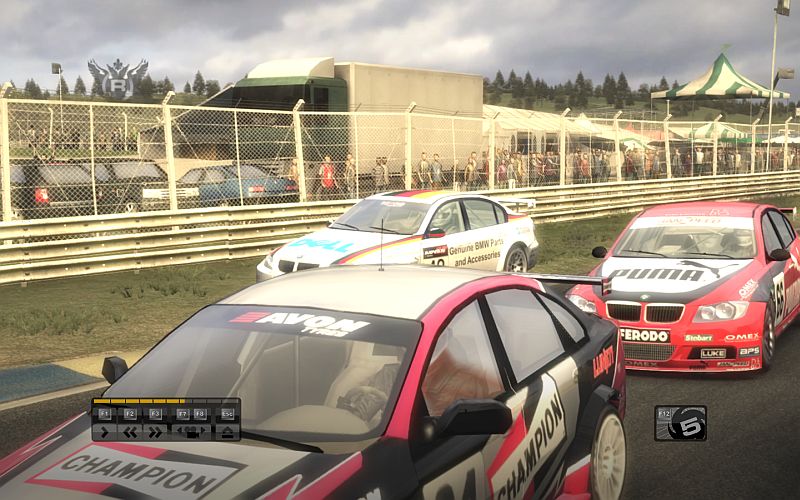Rewind the replay with the double-left arrows
Image resolution: width=800 pixels, height=500 pixels.
click(x=130, y=432)
